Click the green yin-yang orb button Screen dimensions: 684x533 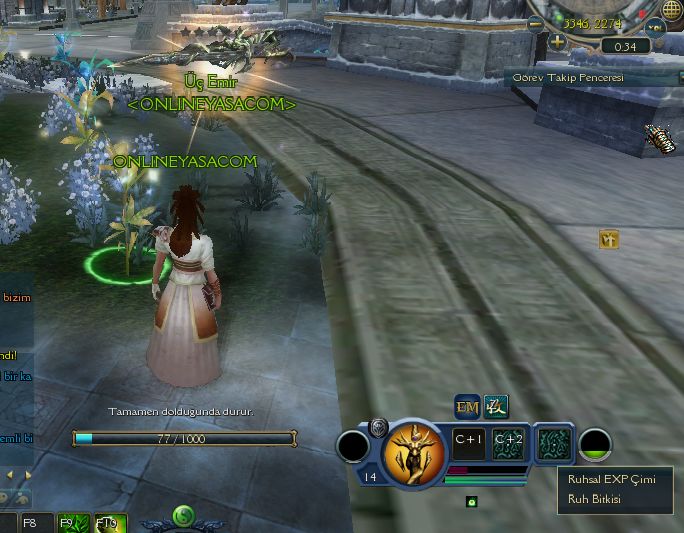184,516
